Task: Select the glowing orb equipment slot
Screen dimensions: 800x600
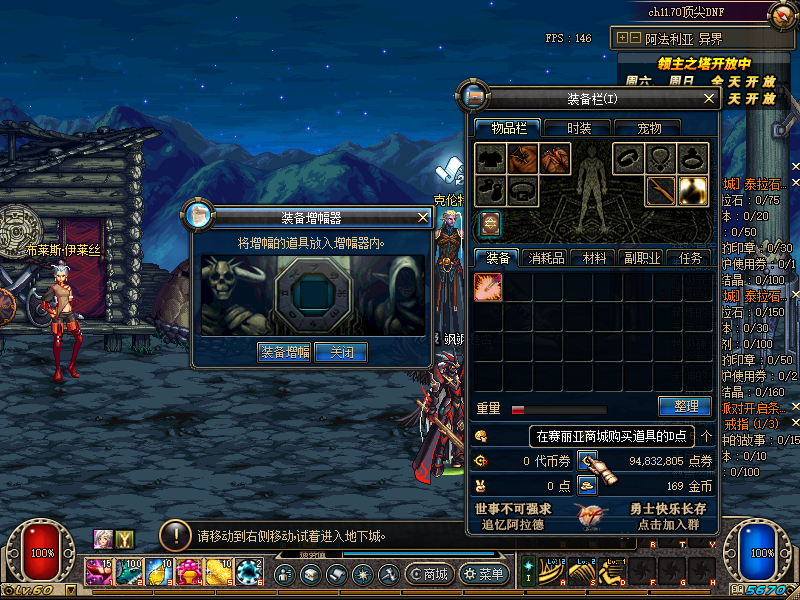Action: 692,190
